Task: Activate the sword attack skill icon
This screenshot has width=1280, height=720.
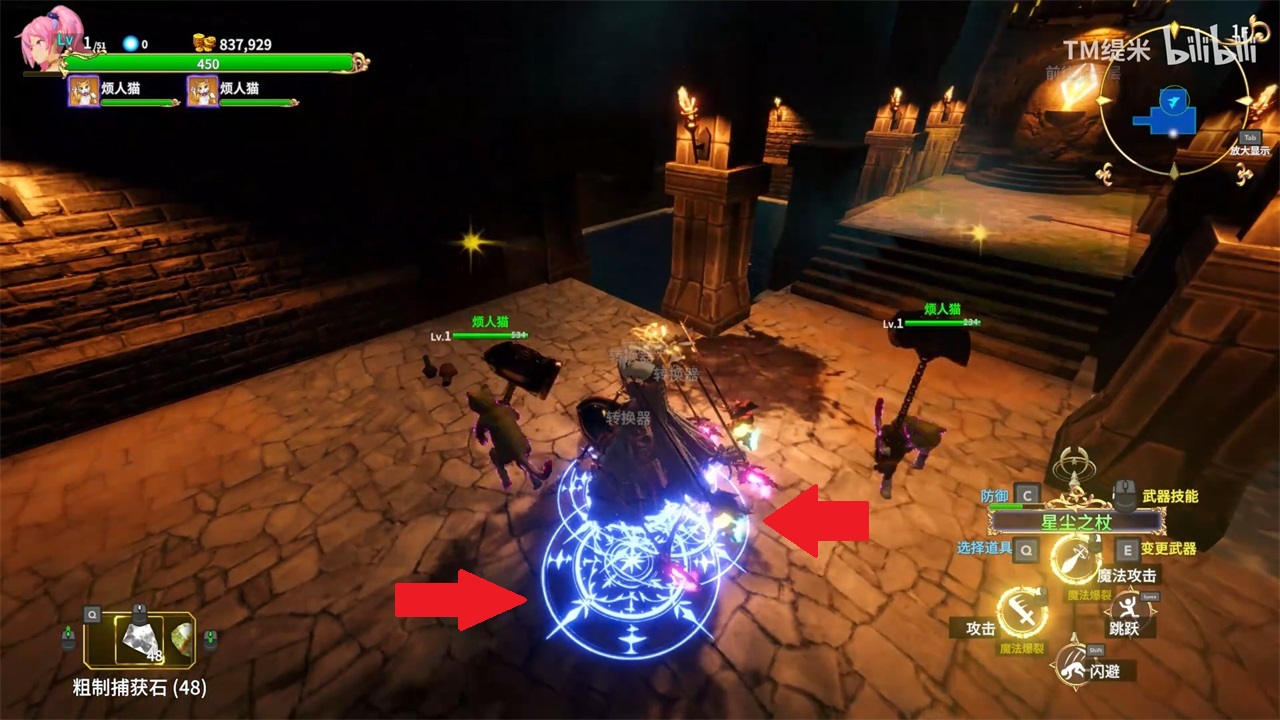Action: (1023, 611)
